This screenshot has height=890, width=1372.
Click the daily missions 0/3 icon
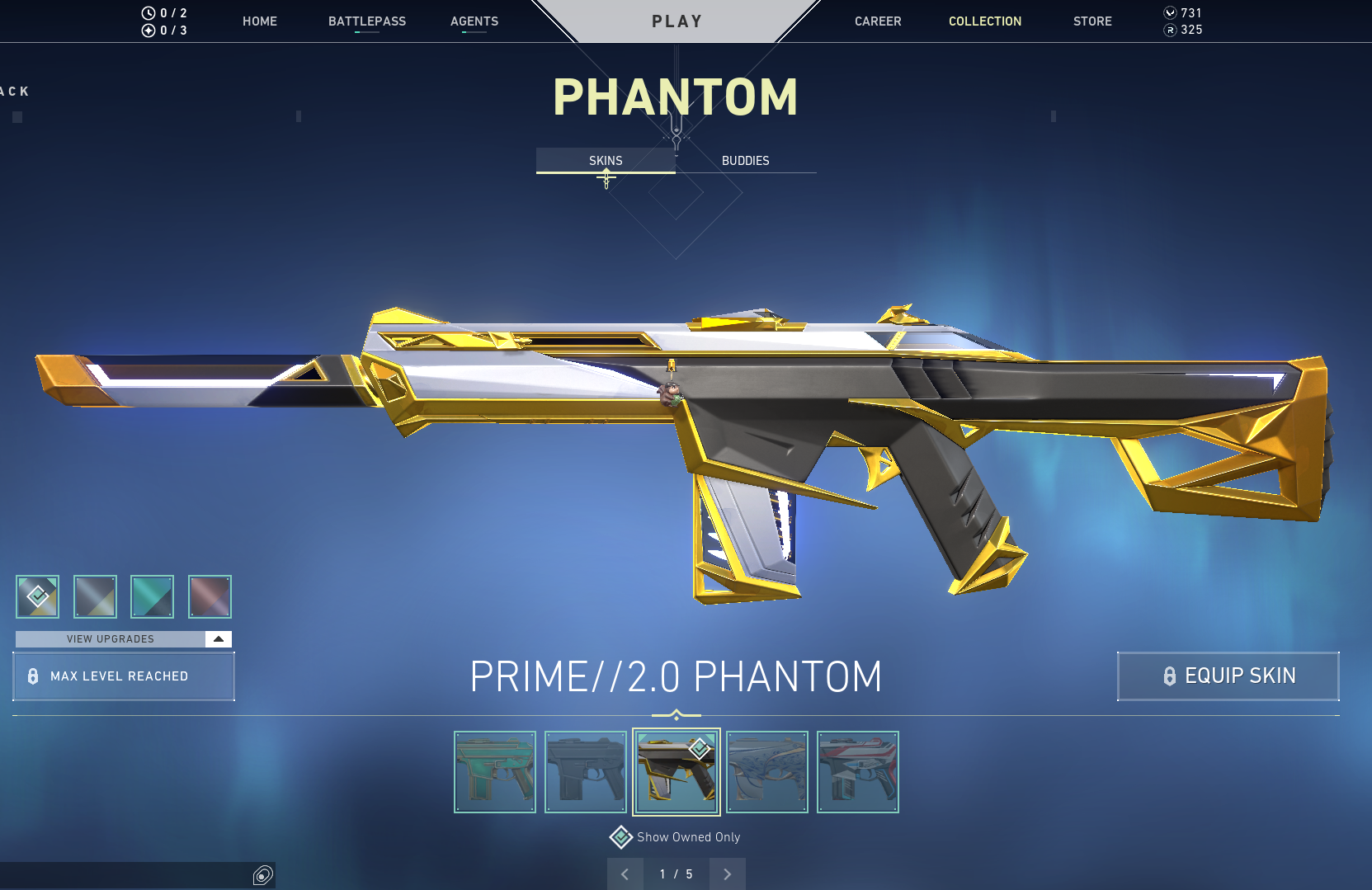[148, 31]
